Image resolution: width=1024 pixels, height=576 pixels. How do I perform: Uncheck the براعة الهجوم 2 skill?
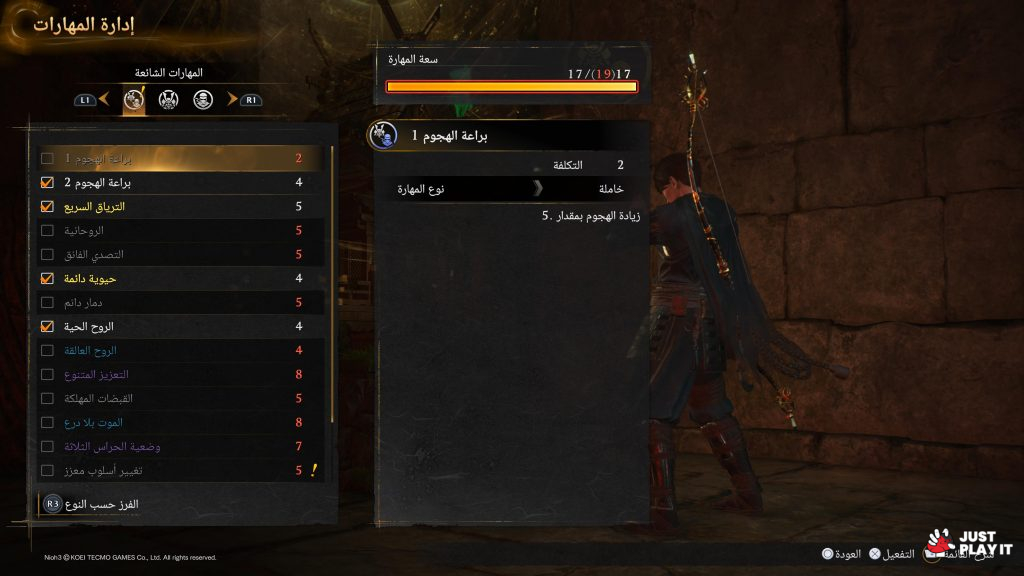[47, 183]
